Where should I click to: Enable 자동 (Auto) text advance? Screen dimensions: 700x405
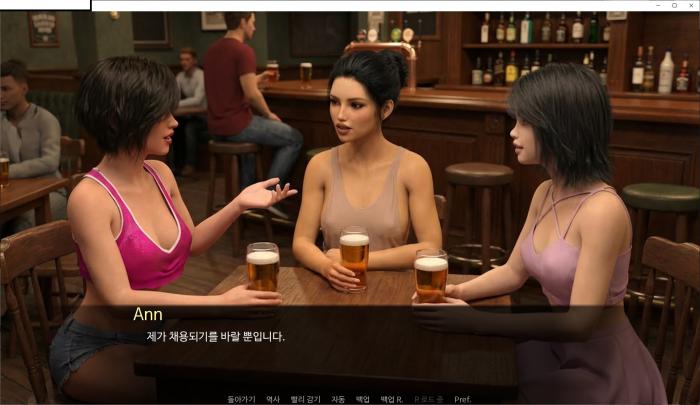pos(338,399)
